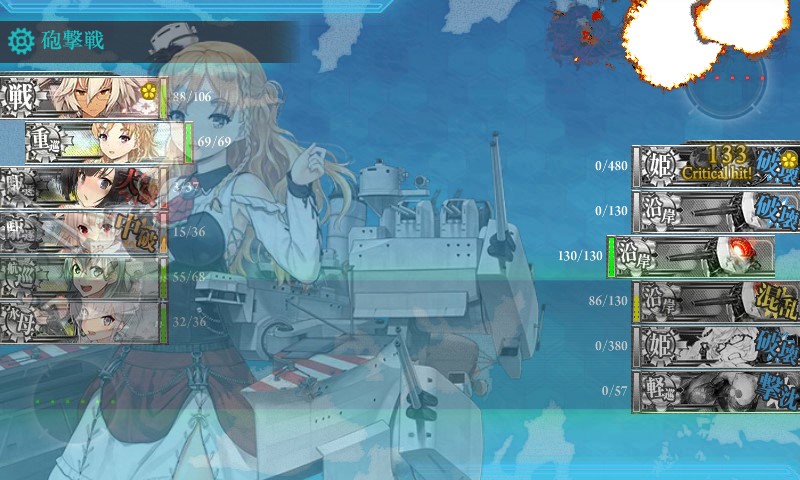Viewport: 800px width, 480px height.
Task: Click the destroyed enemy princess with 0/380 HP
Action: click(x=717, y=346)
